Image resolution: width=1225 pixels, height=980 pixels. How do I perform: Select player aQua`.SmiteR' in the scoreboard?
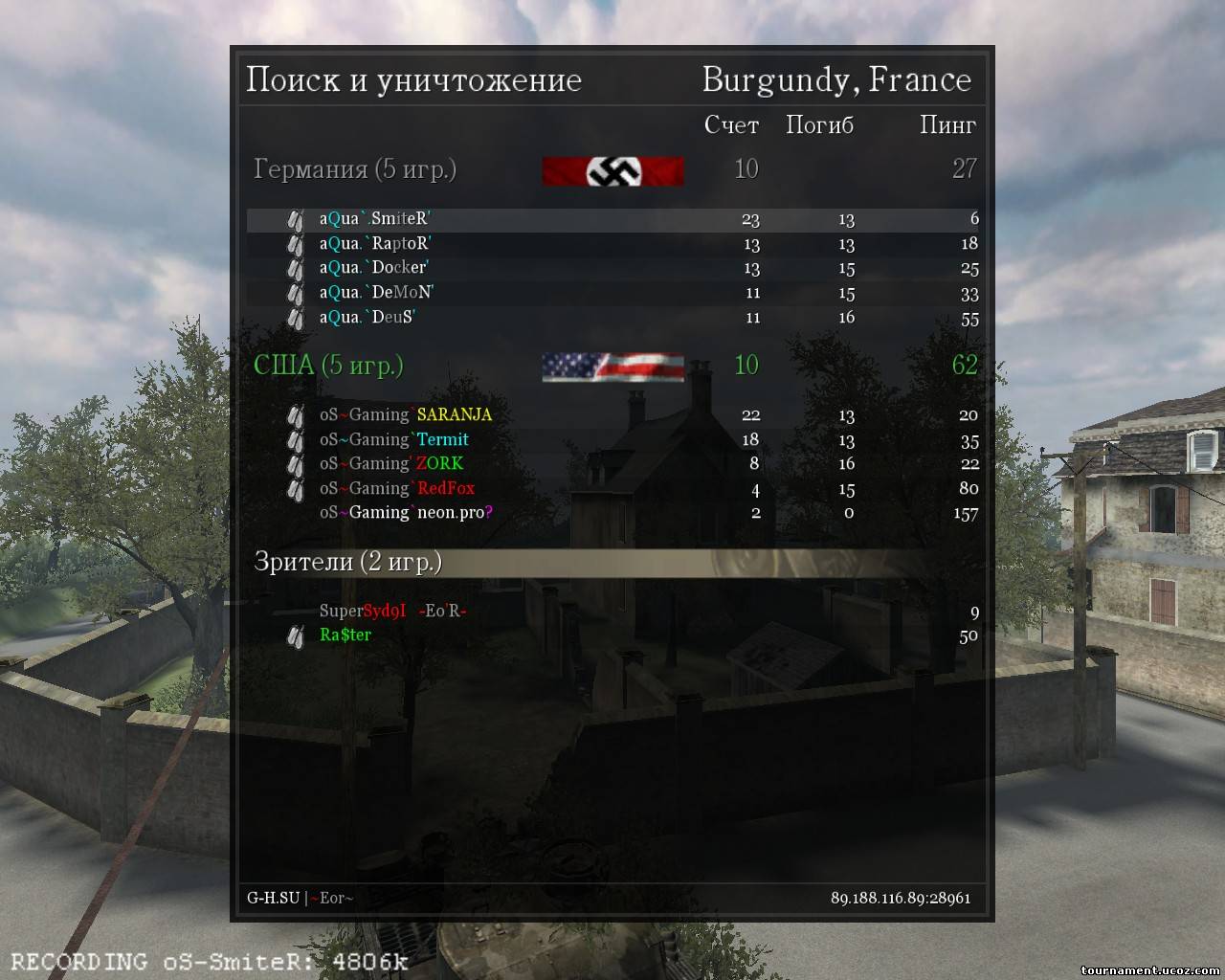point(374,219)
